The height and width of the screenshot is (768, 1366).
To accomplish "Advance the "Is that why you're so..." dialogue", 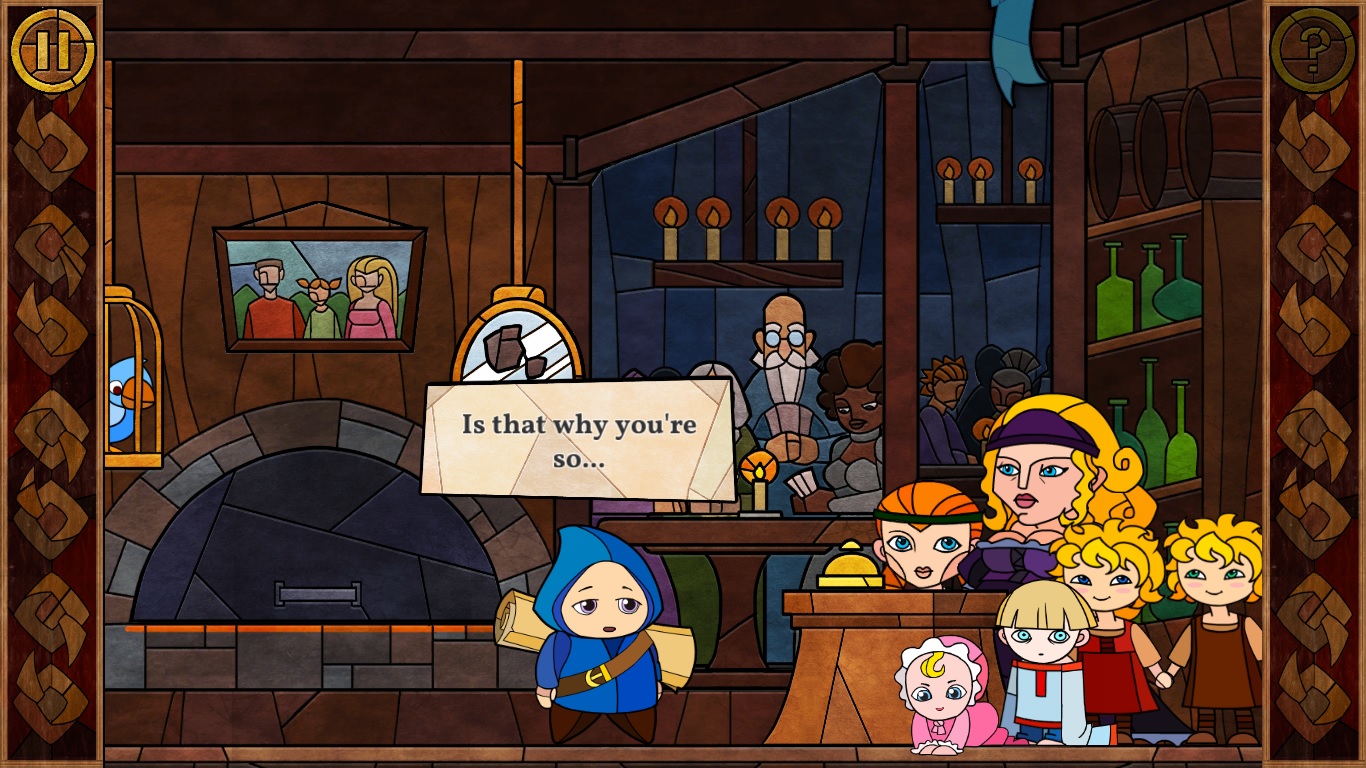I will pos(578,440).
